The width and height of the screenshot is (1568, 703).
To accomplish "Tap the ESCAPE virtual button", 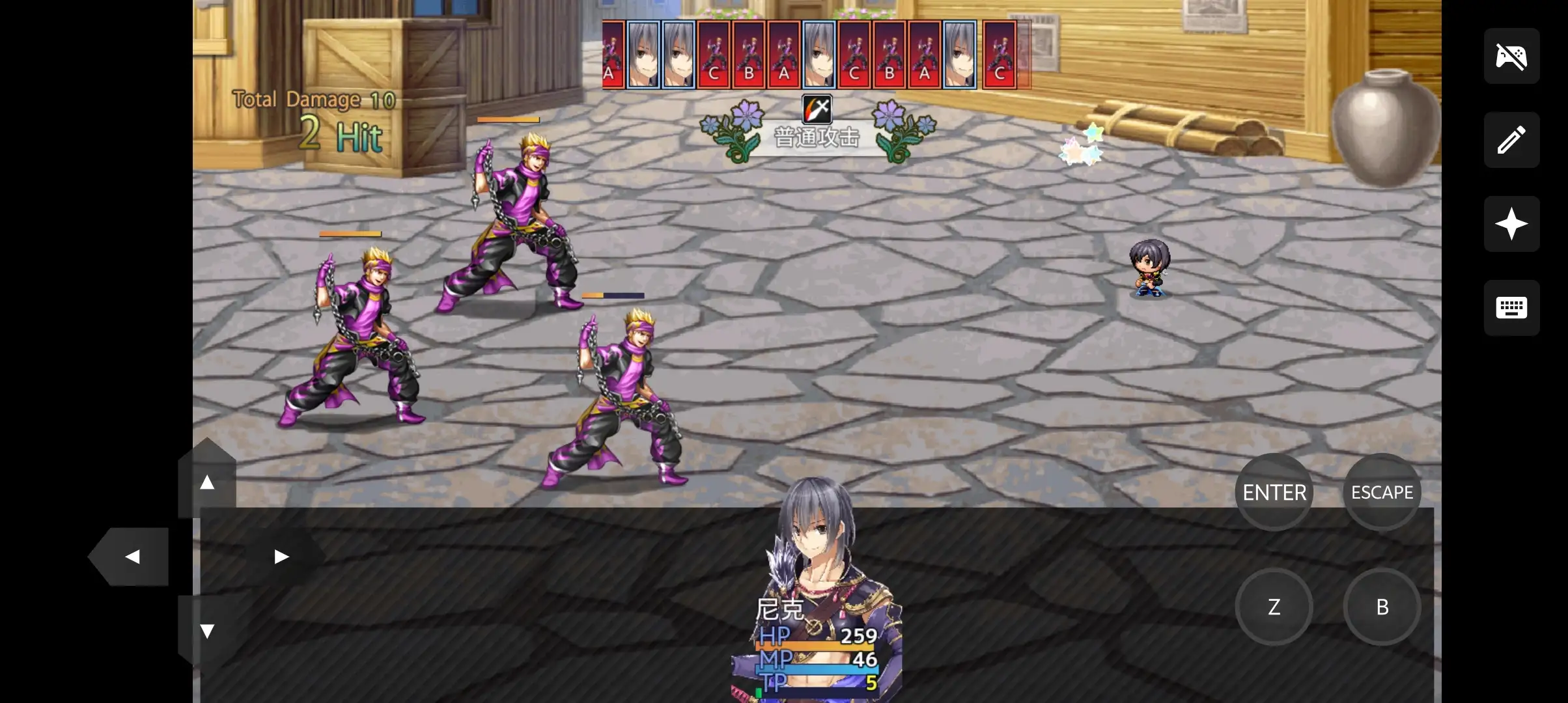I will [1382, 492].
